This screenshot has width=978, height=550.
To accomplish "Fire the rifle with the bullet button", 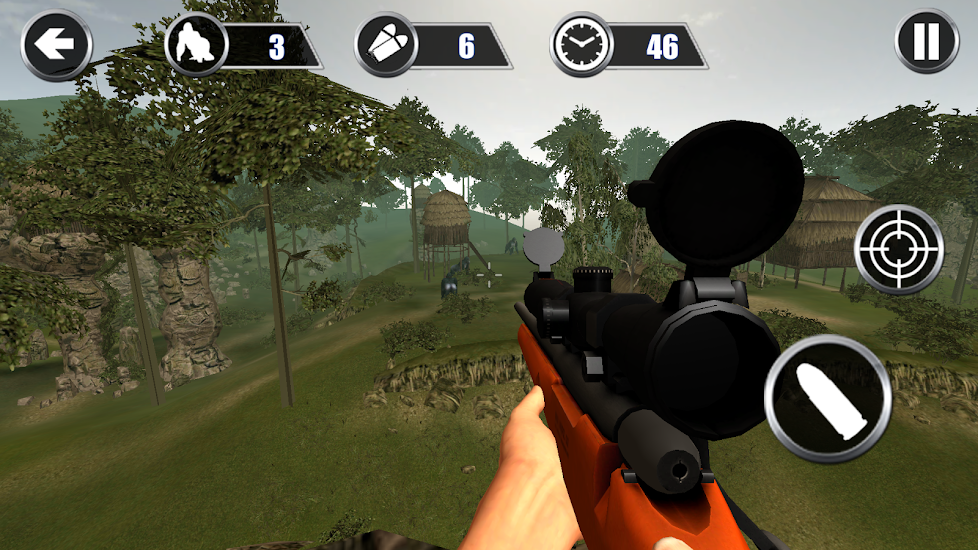I will click(827, 398).
